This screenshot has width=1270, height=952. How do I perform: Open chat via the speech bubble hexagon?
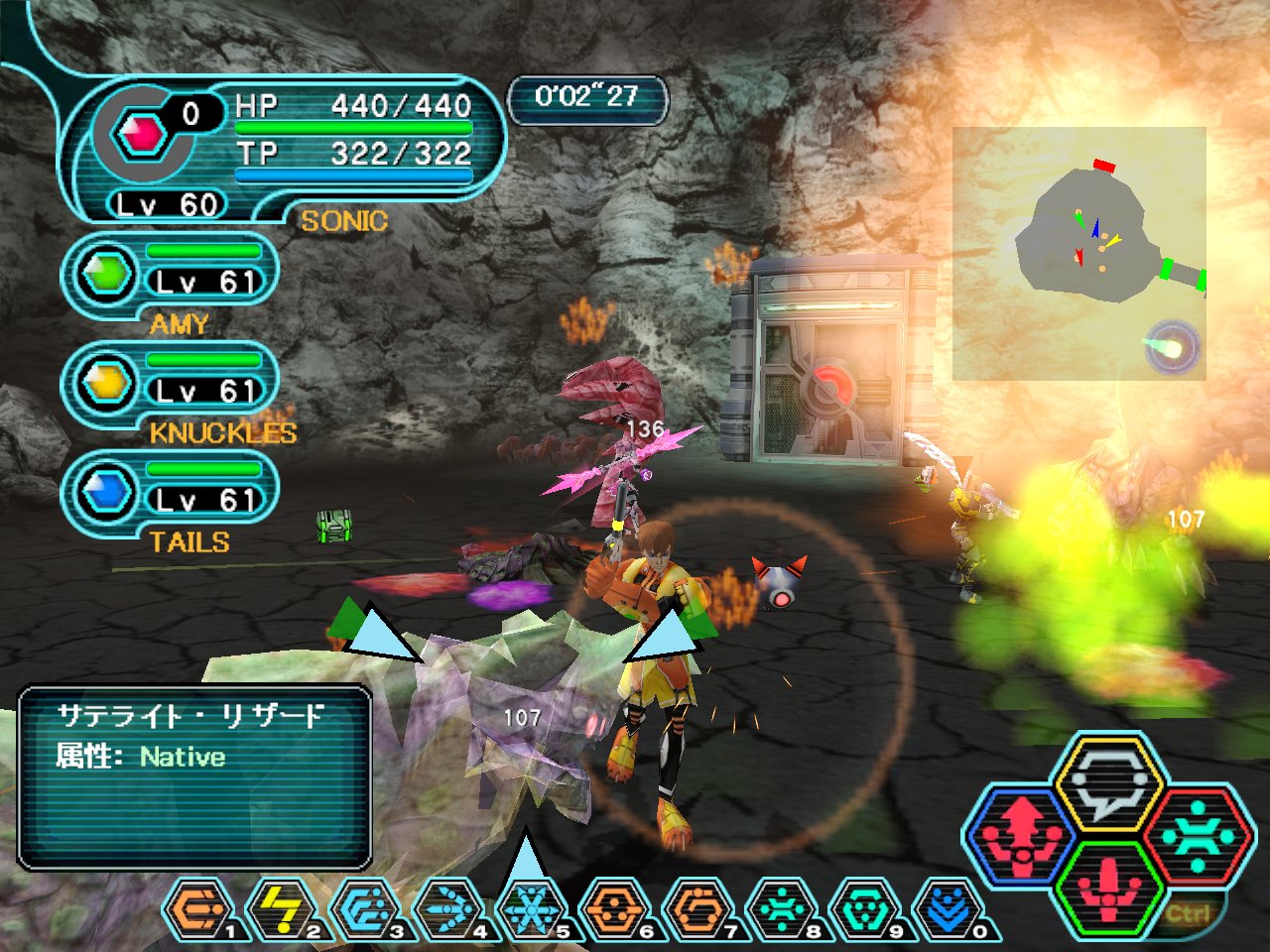coord(1108,785)
